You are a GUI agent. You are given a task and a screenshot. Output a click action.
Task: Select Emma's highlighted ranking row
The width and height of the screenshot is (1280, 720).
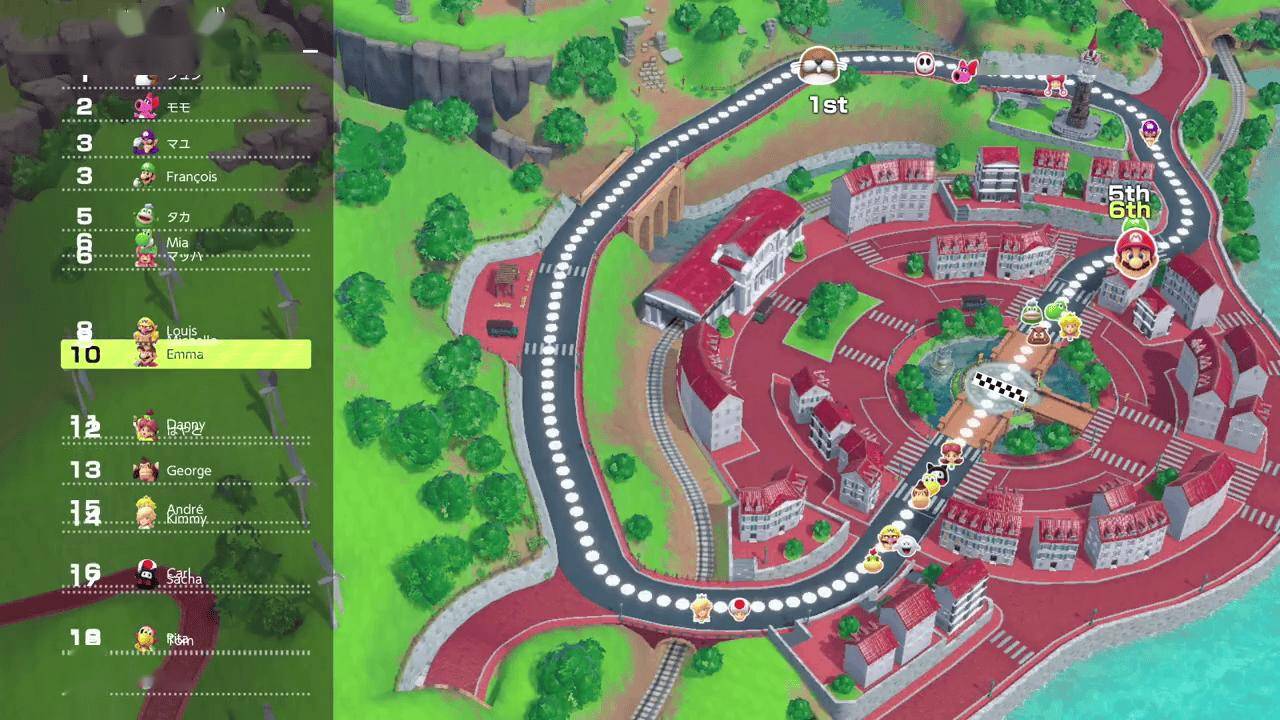coord(186,354)
